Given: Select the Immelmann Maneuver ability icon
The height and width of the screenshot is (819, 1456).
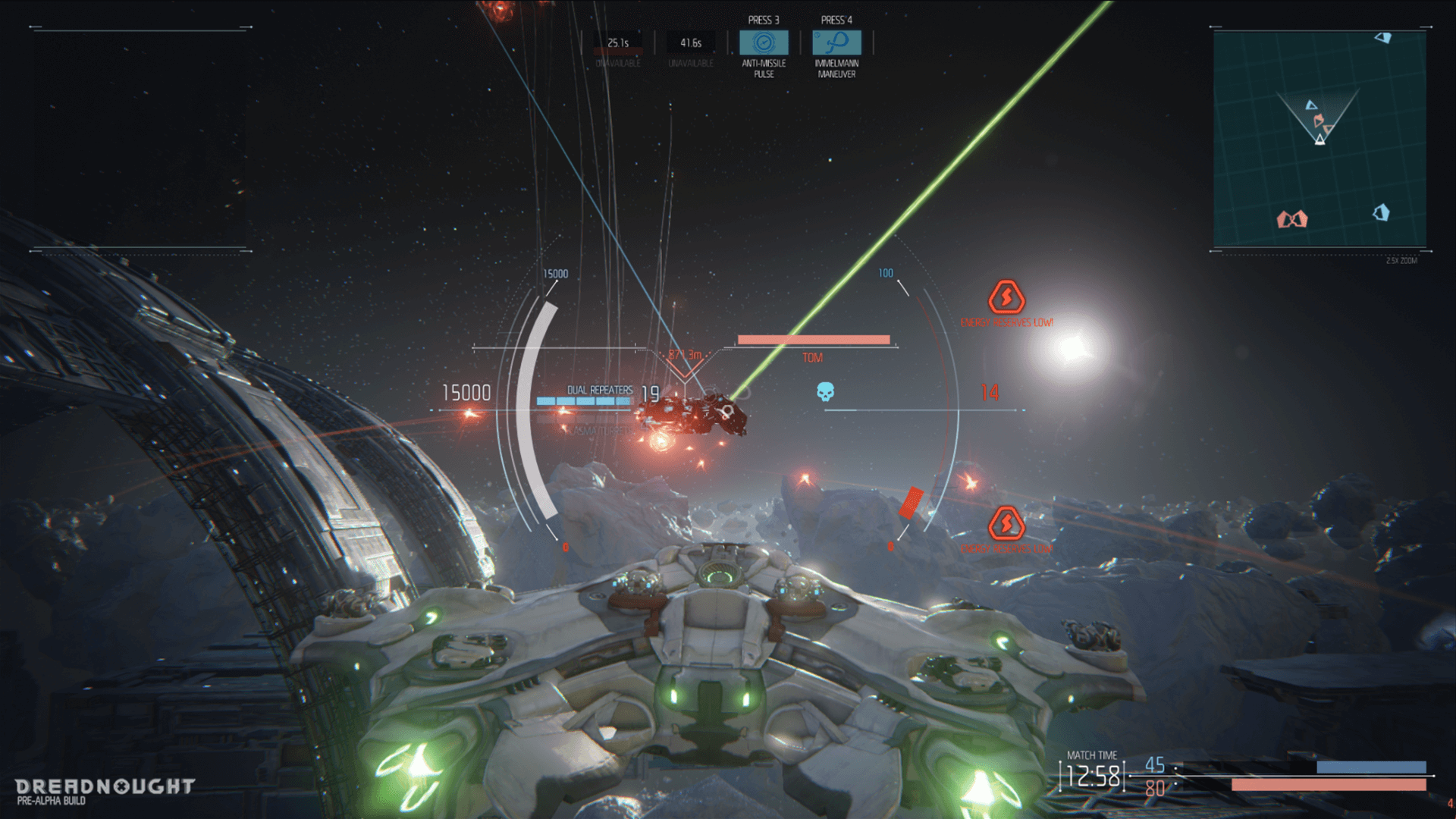Looking at the screenshot, I should coord(836,42).
